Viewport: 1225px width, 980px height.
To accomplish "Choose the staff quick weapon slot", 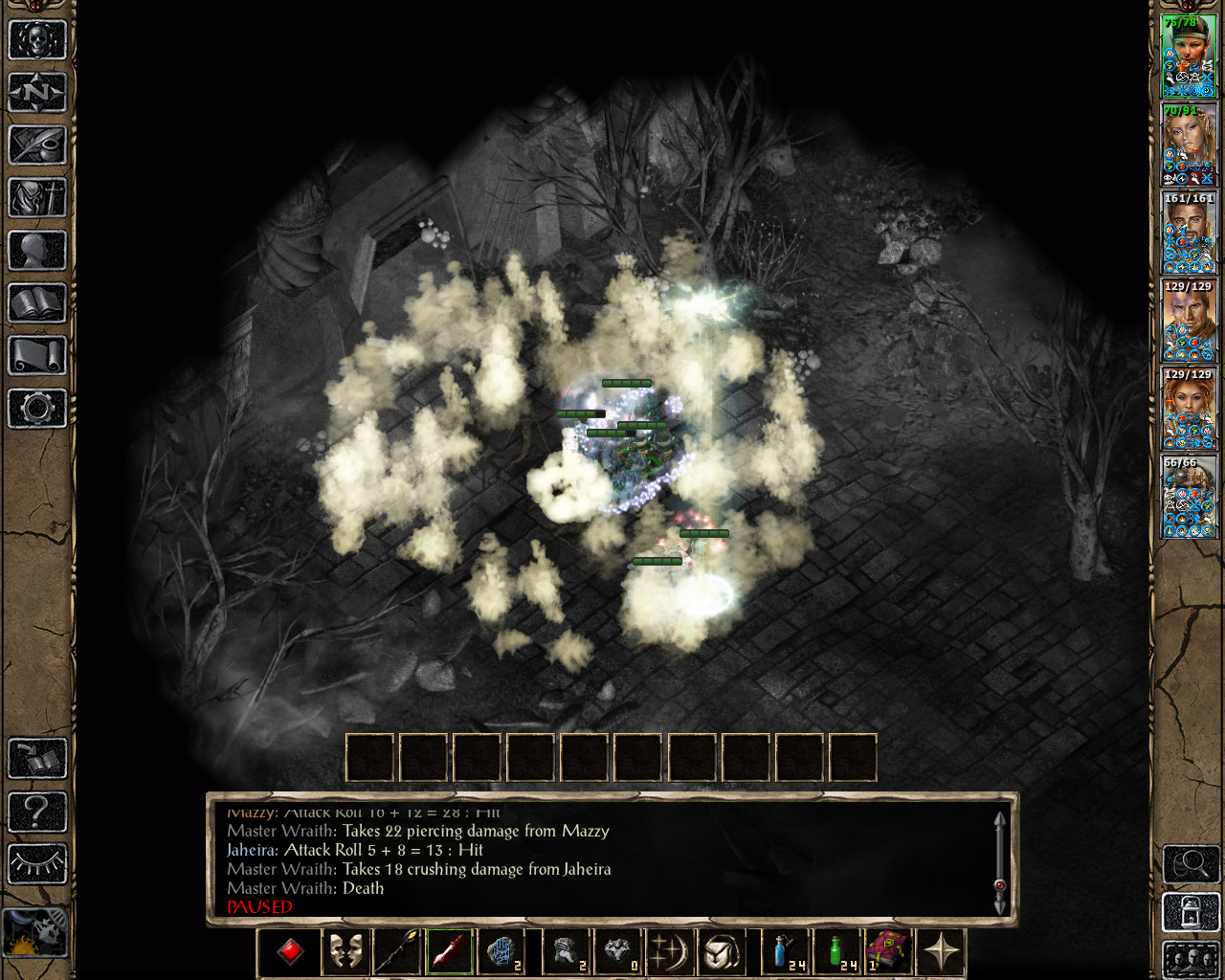I will tap(396, 951).
